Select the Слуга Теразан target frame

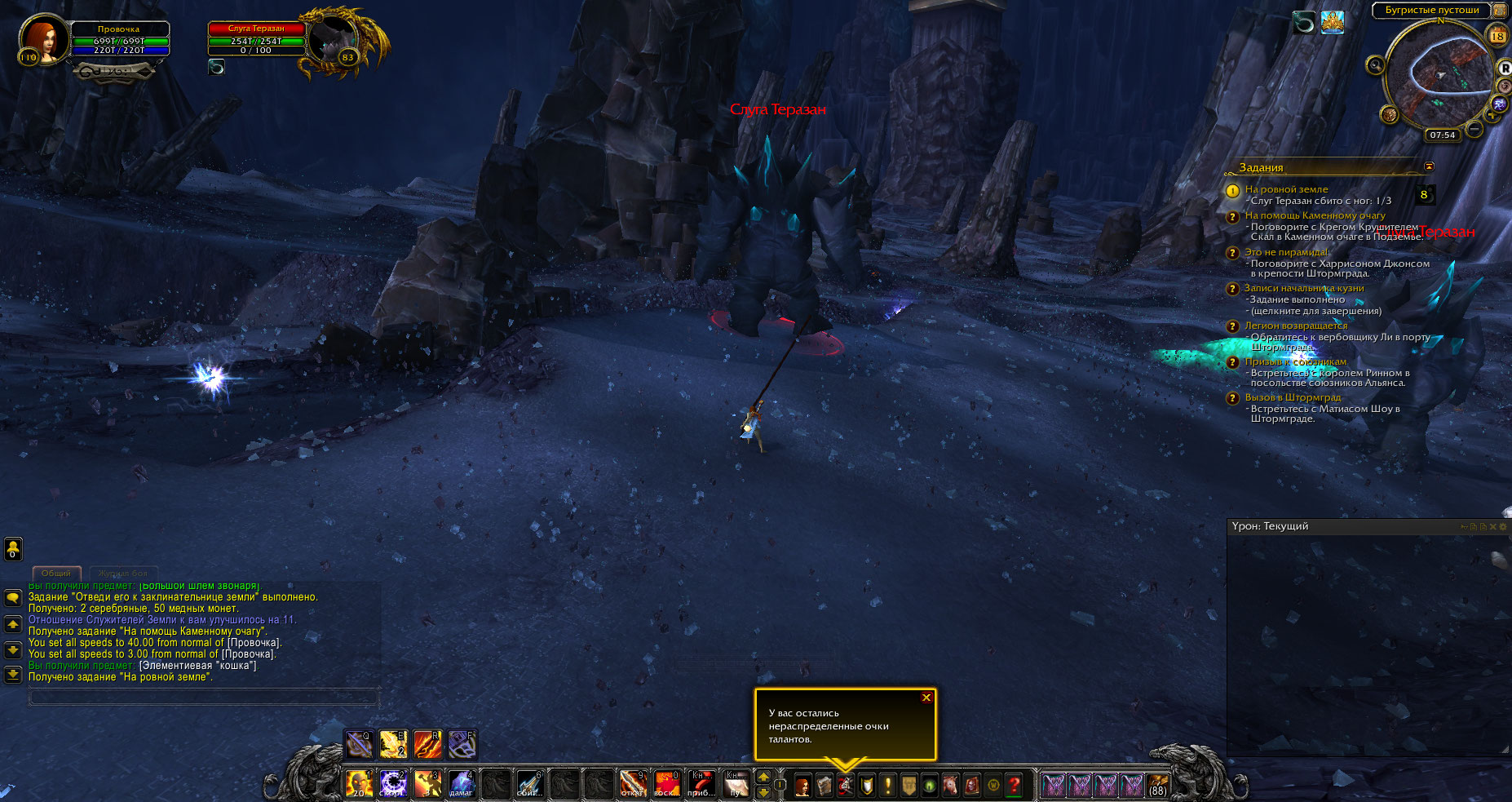click(258, 39)
